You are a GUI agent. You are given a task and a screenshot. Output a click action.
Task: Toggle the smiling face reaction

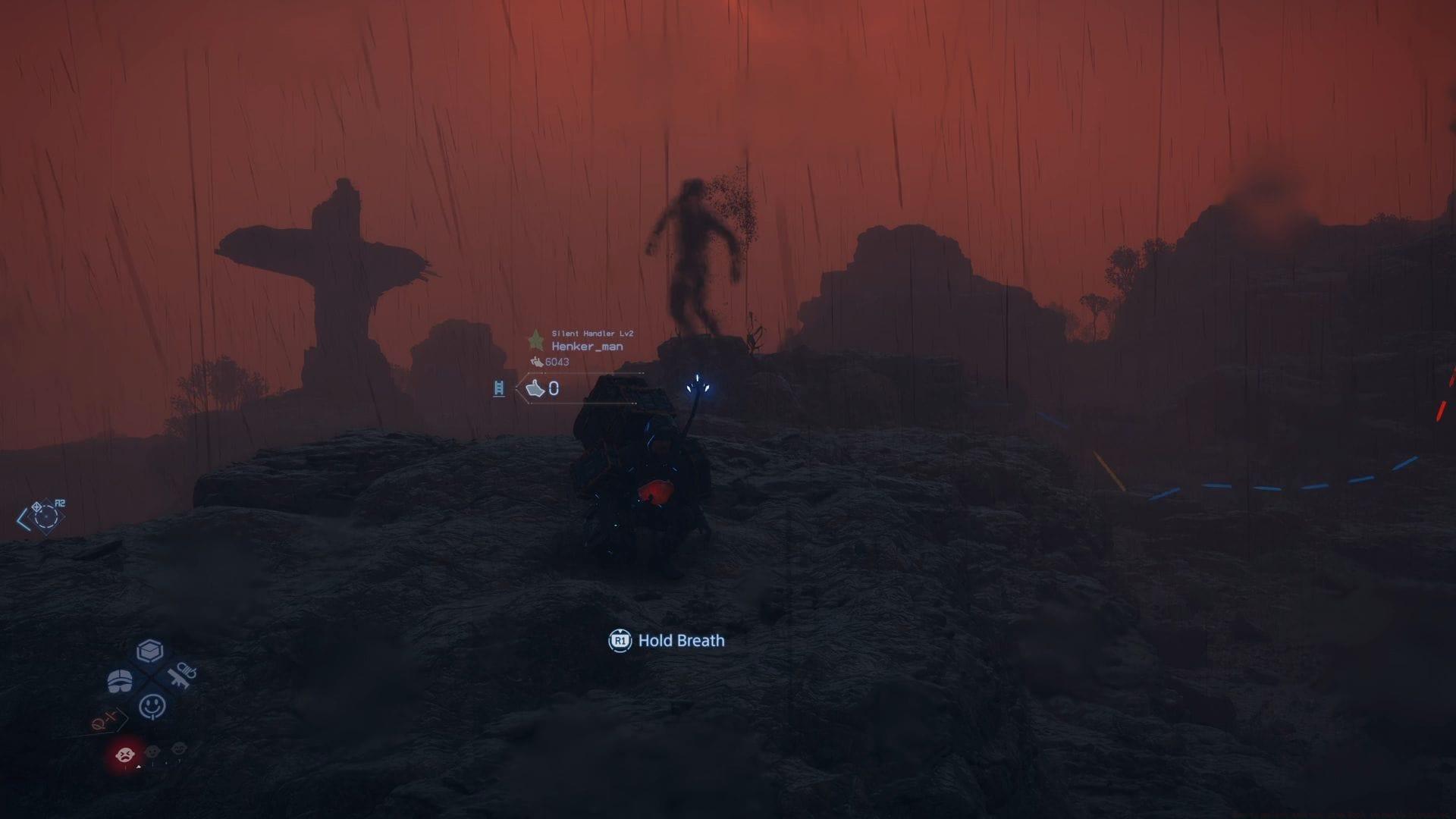178,748
